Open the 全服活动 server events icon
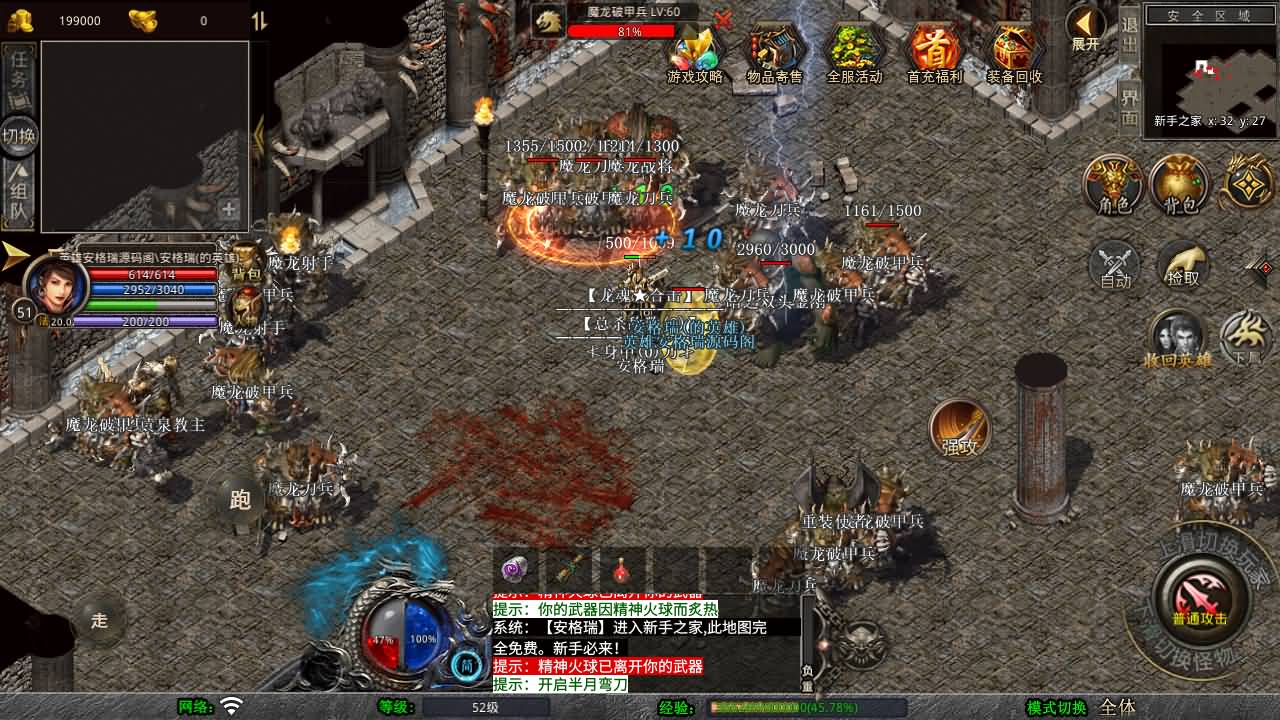The height and width of the screenshot is (720, 1280). [854, 53]
